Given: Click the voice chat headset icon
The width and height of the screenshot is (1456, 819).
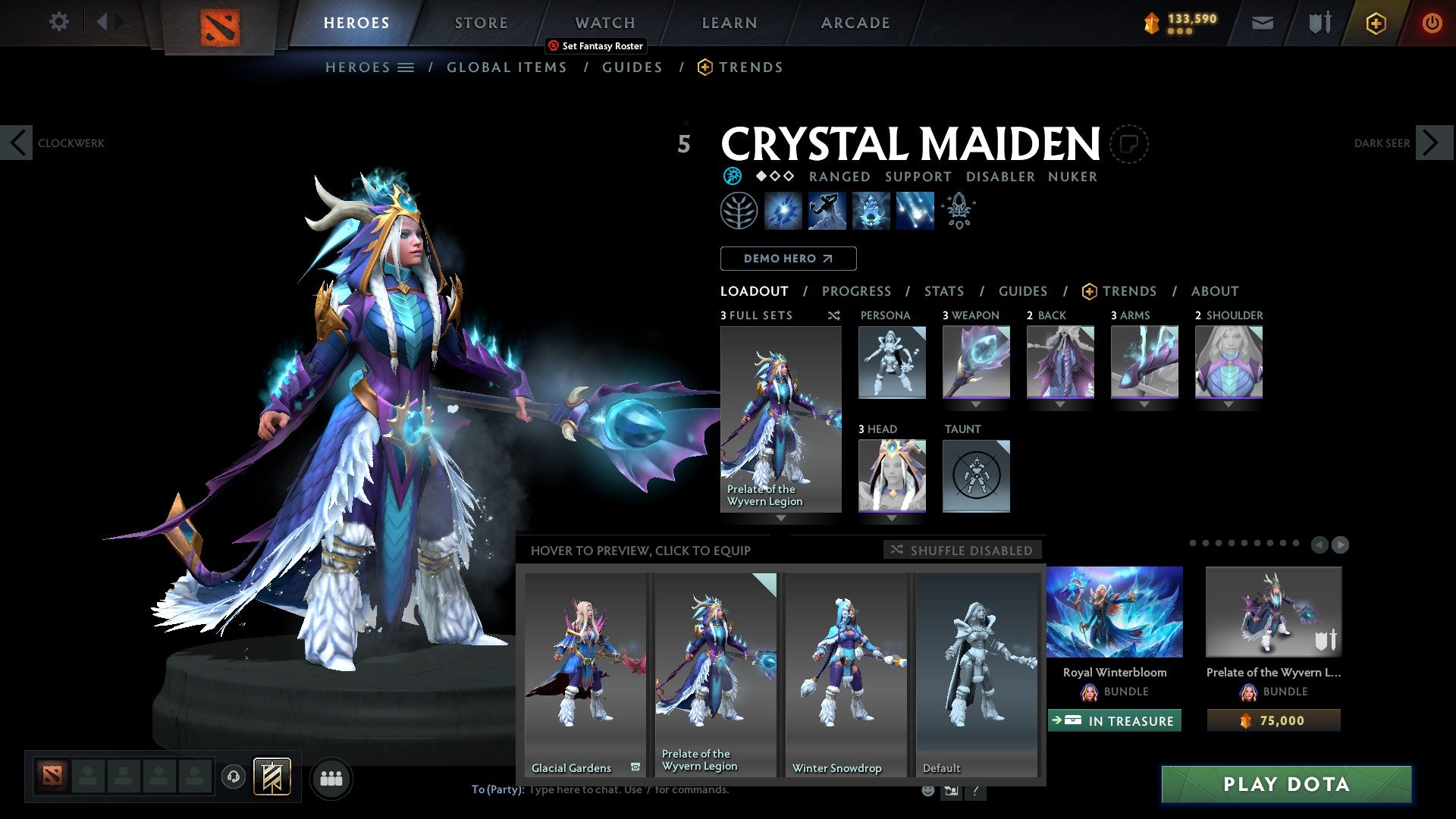Looking at the screenshot, I should coord(233,778).
